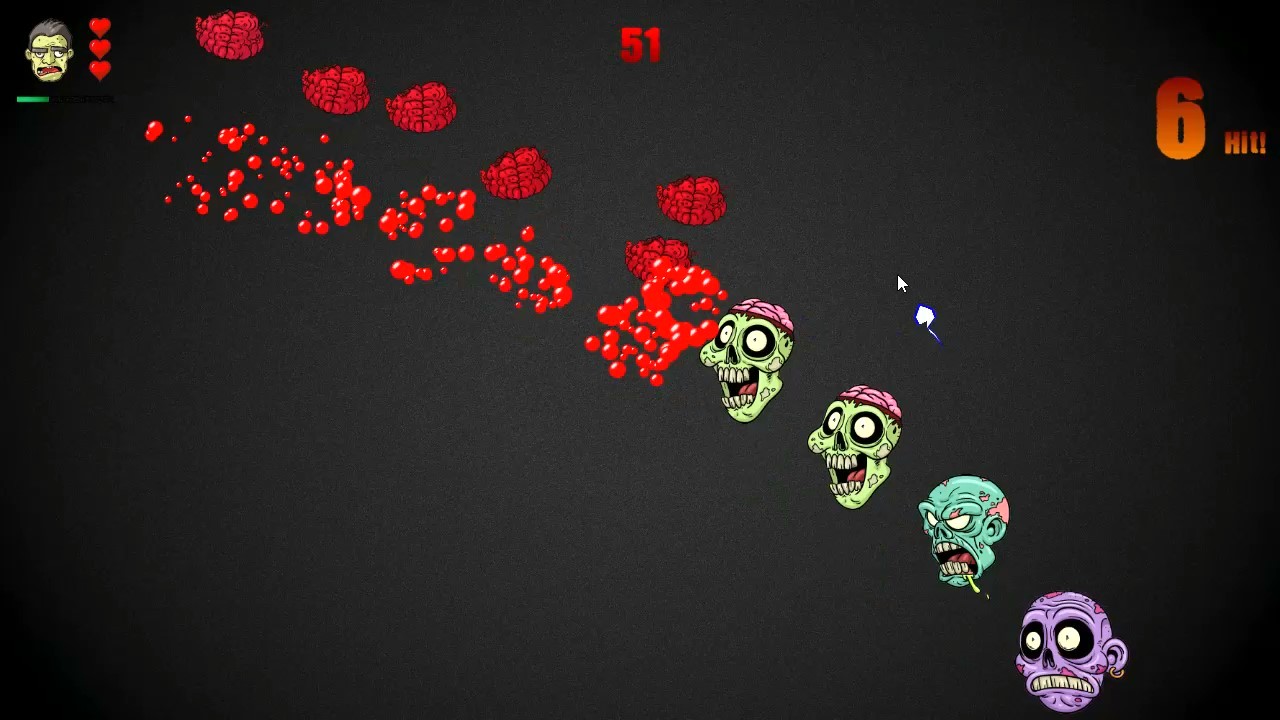This screenshot has width=1280, height=720.
Task: Click the green health progress bar
Action: (35, 99)
